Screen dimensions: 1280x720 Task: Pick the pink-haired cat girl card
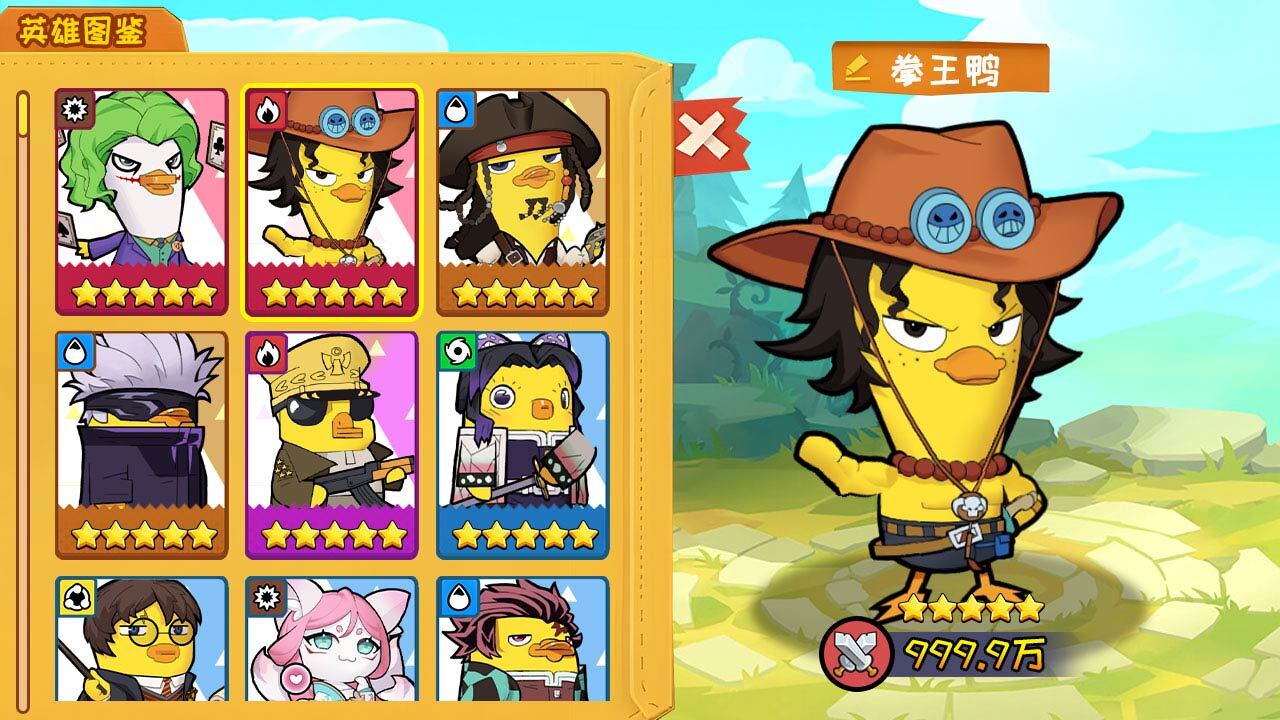click(x=332, y=640)
